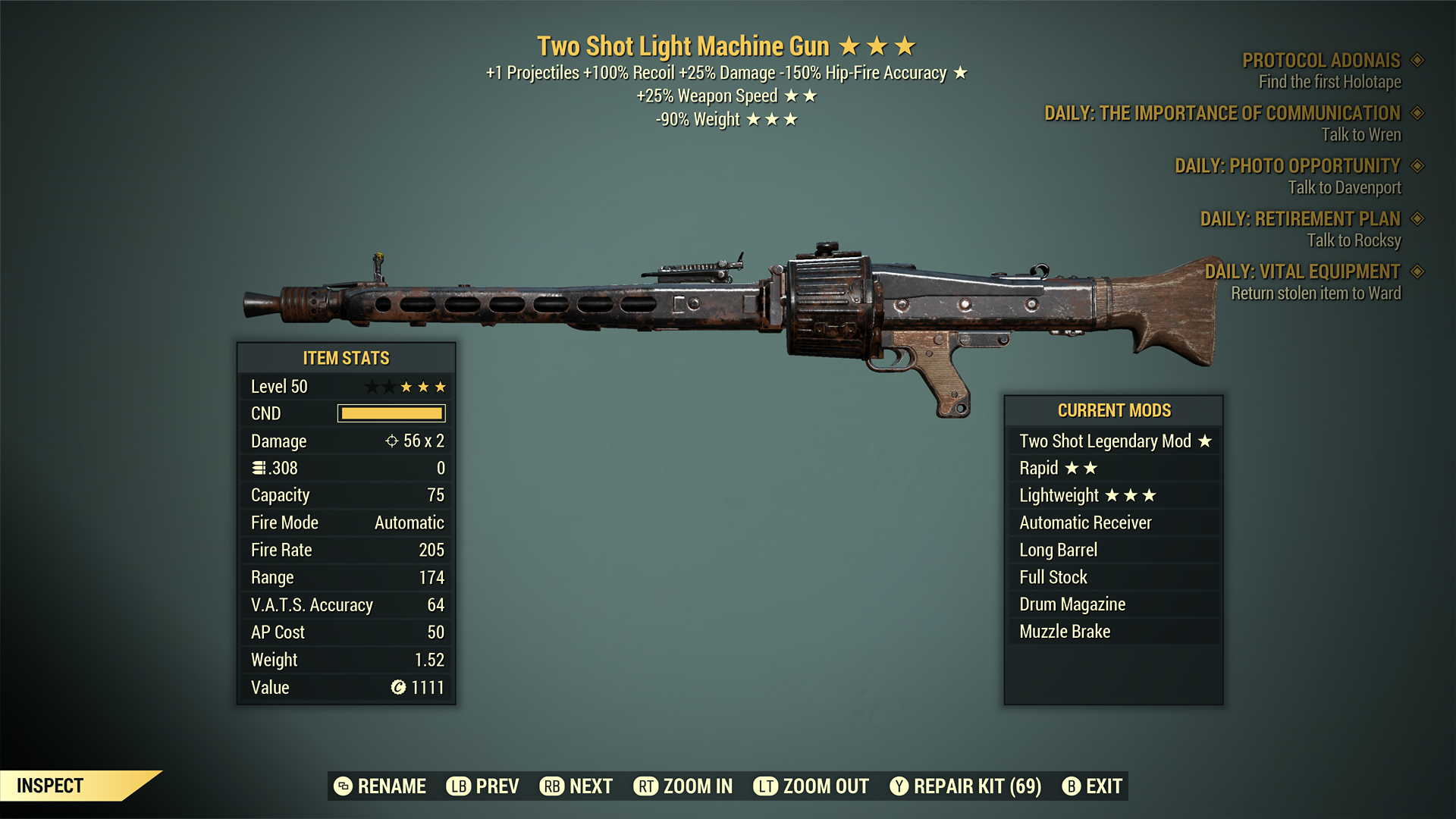Choose Zoom In on the weapon

(x=683, y=786)
